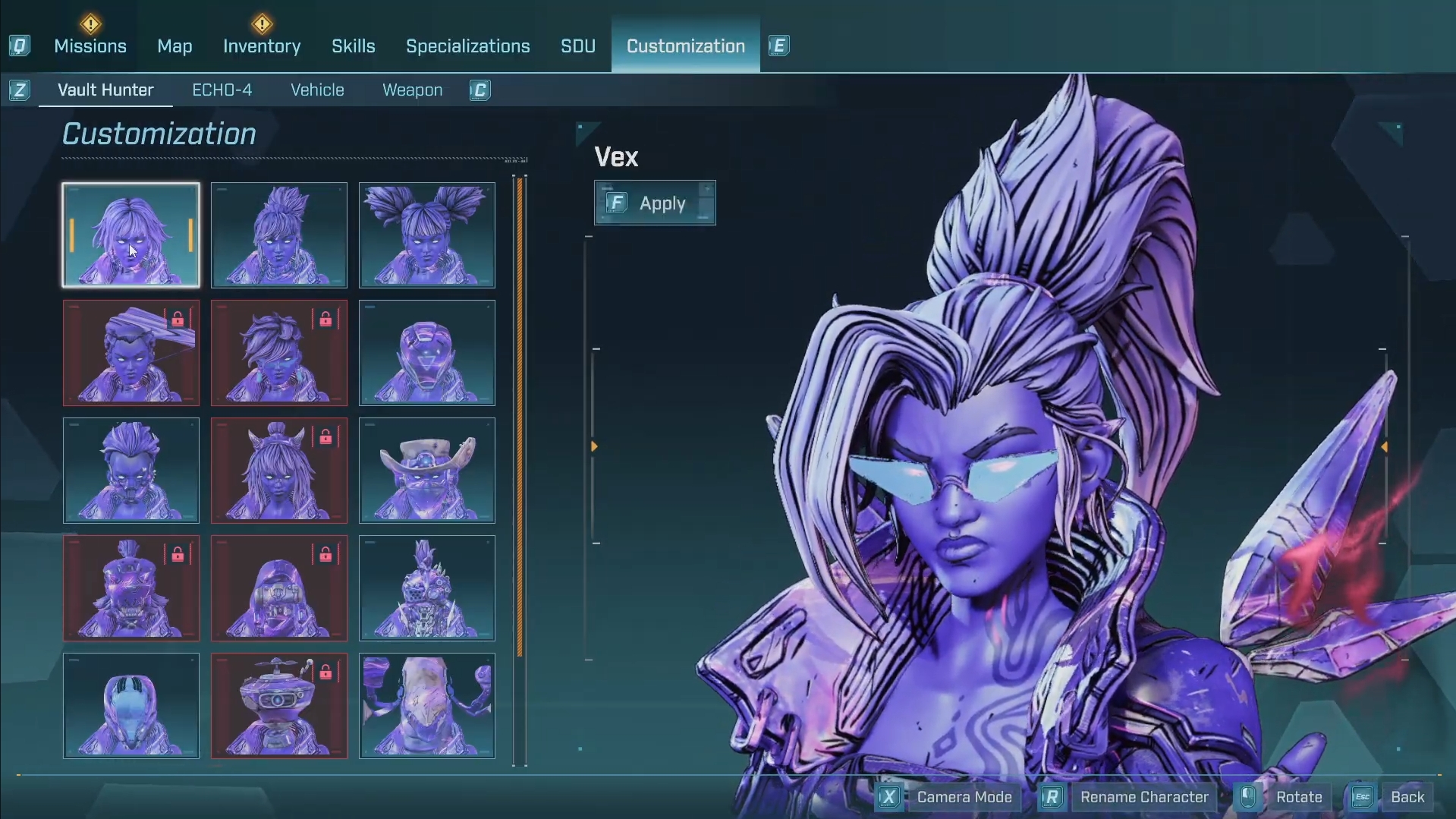Select the SDU tab
1456x819 pixels.
tap(578, 46)
